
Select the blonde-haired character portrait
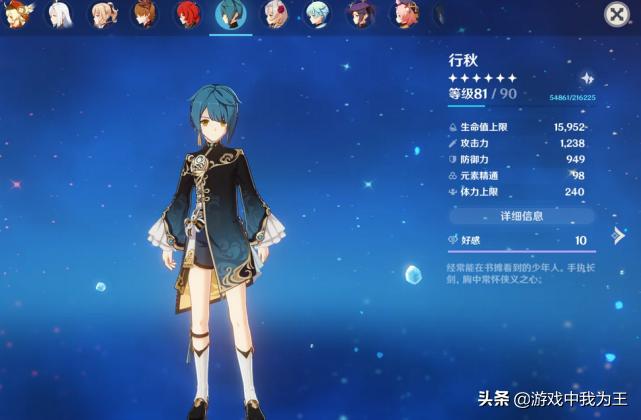[x=102, y=13]
